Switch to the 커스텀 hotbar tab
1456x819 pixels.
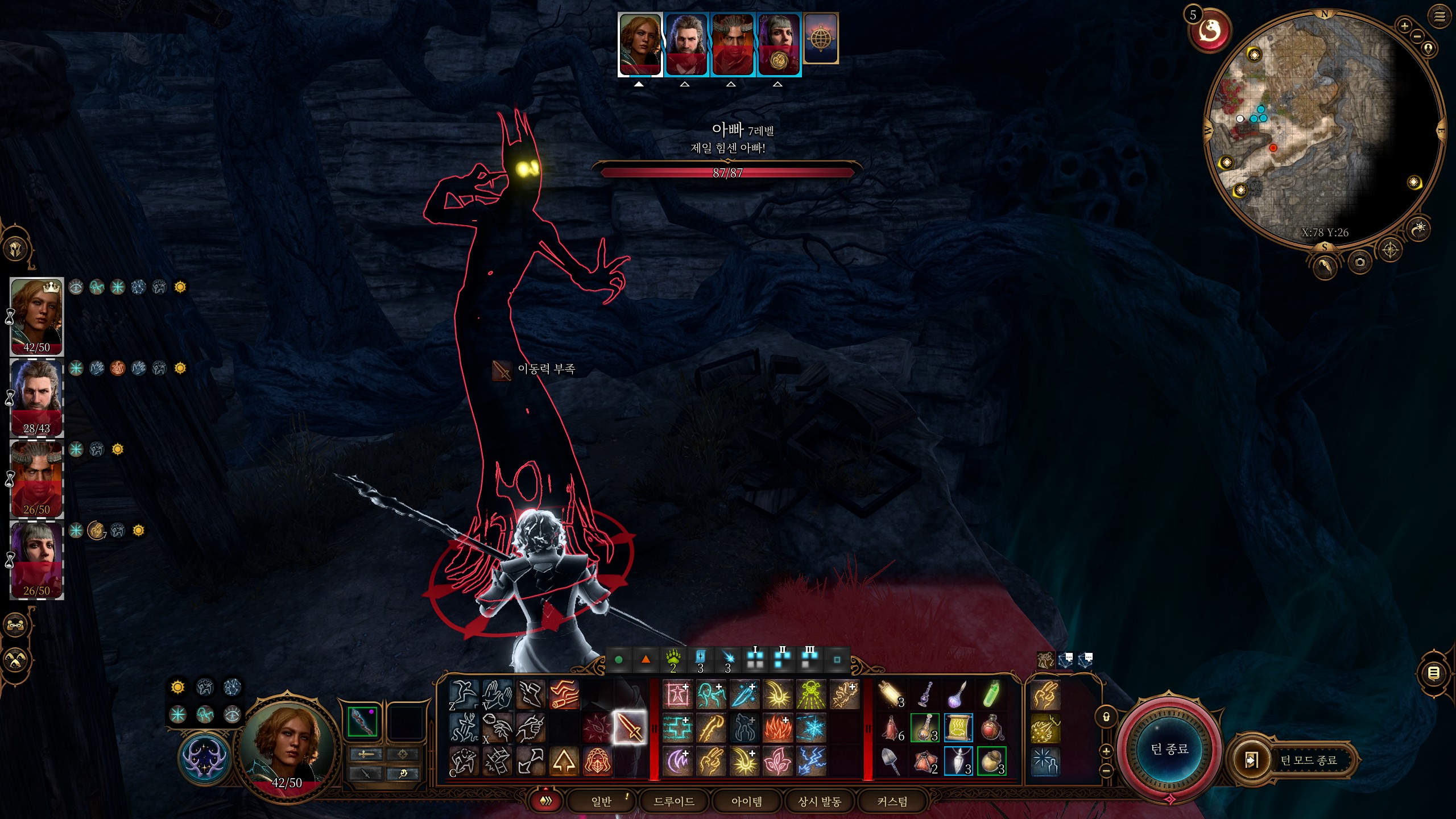coord(892,801)
